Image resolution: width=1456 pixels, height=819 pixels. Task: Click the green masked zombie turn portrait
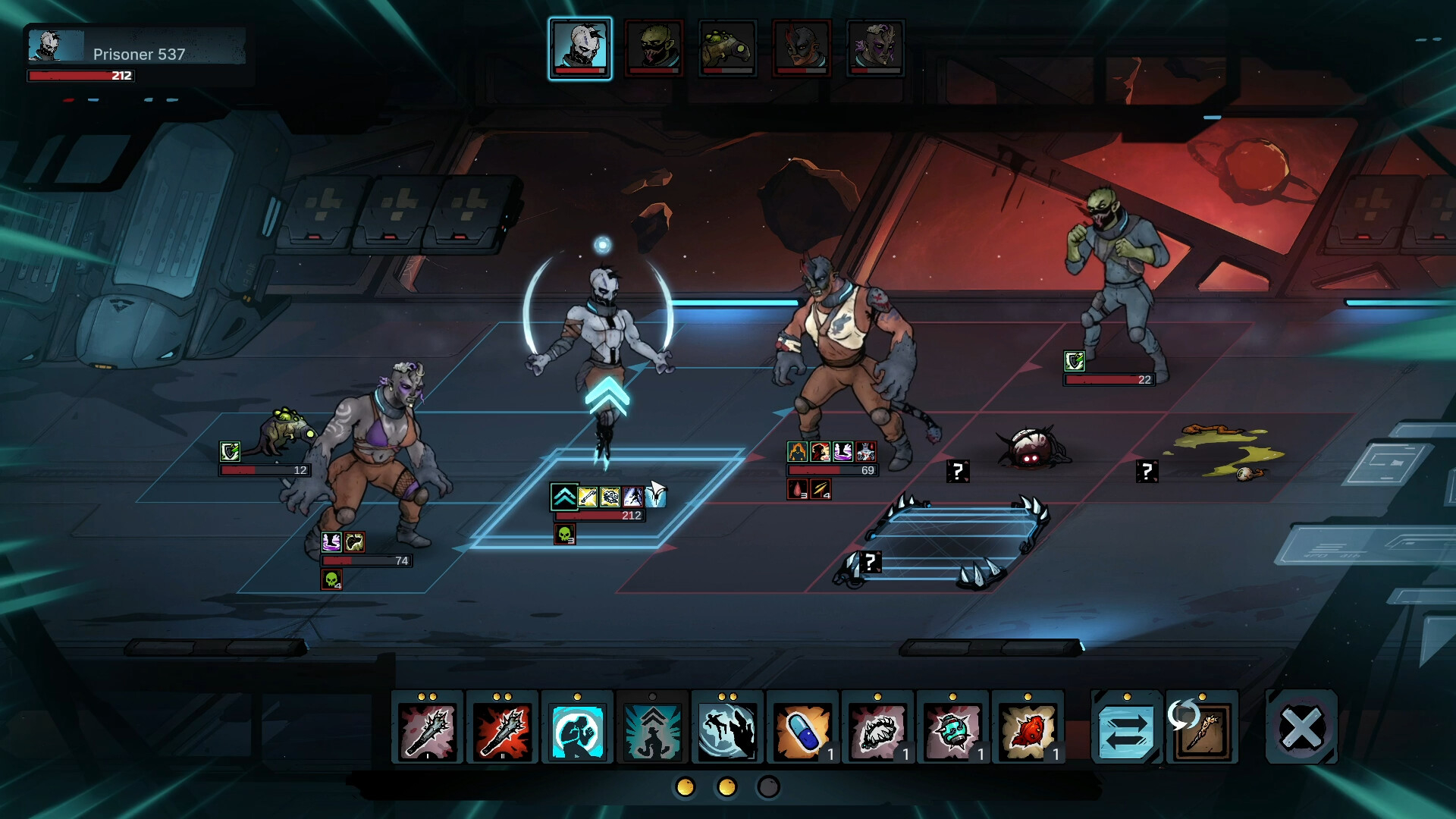(654, 48)
